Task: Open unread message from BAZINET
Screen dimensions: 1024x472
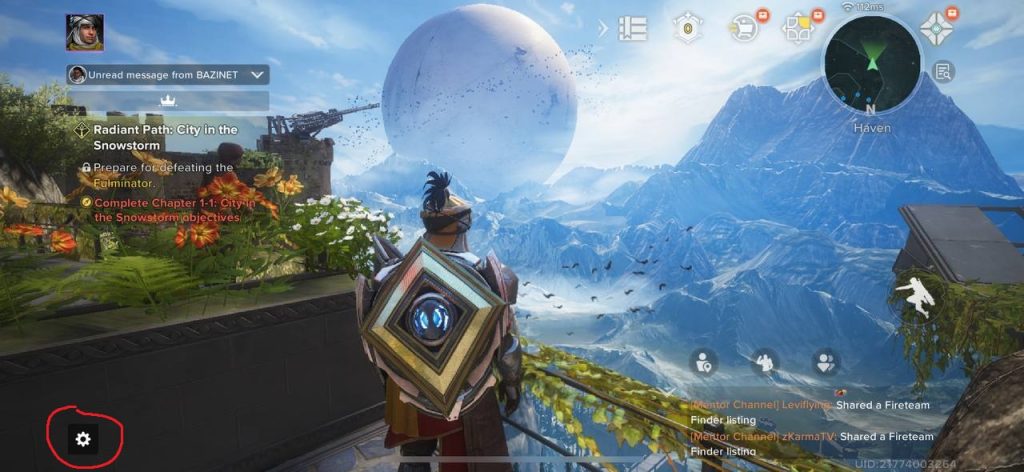Action: tap(168, 75)
